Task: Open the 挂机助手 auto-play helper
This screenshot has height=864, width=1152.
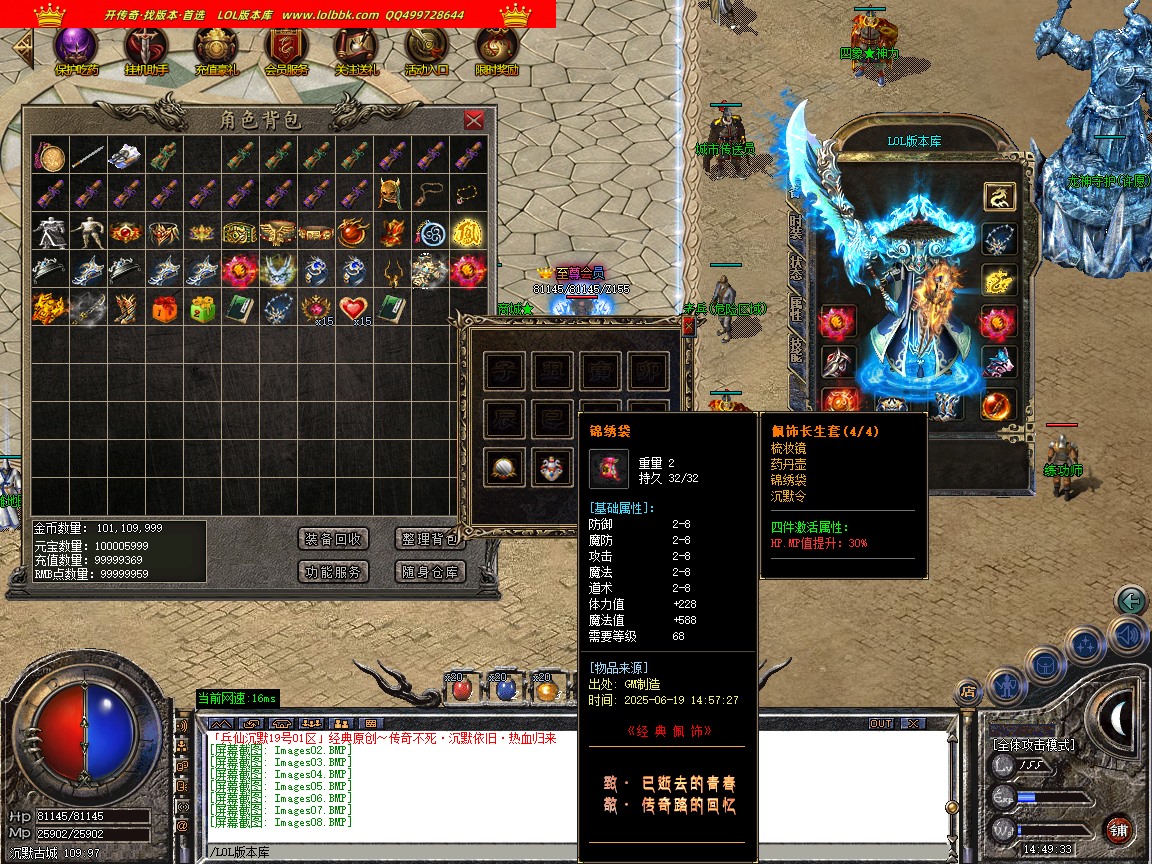Action: [146, 48]
